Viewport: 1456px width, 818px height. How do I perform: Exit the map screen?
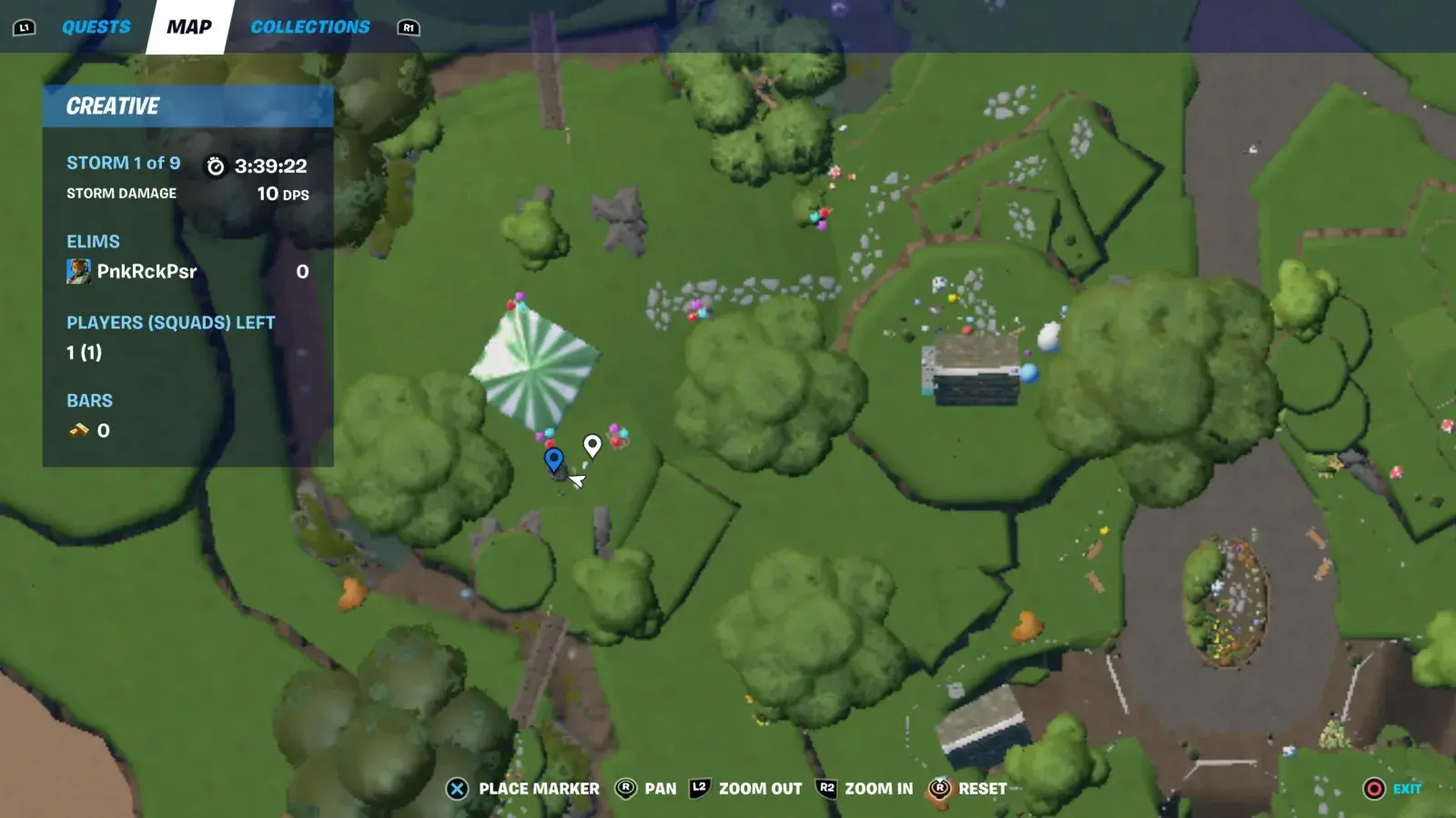(x=1392, y=789)
